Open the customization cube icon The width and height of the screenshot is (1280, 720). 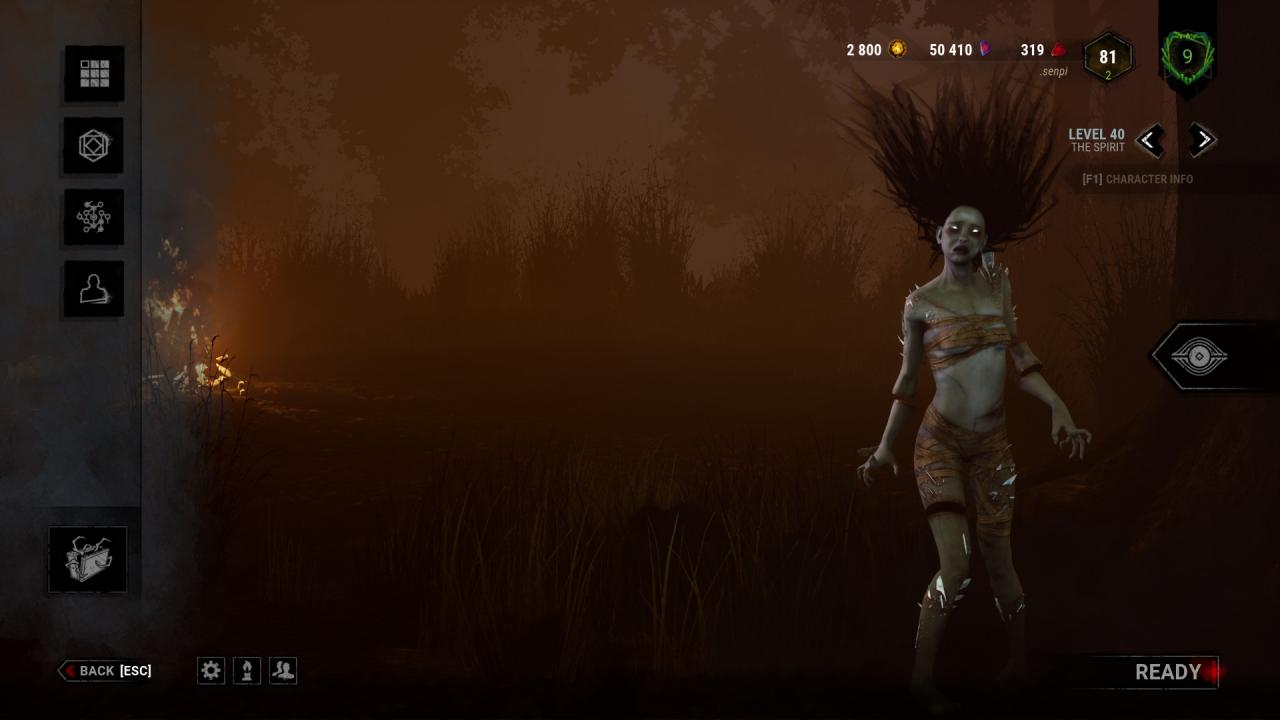click(94, 145)
